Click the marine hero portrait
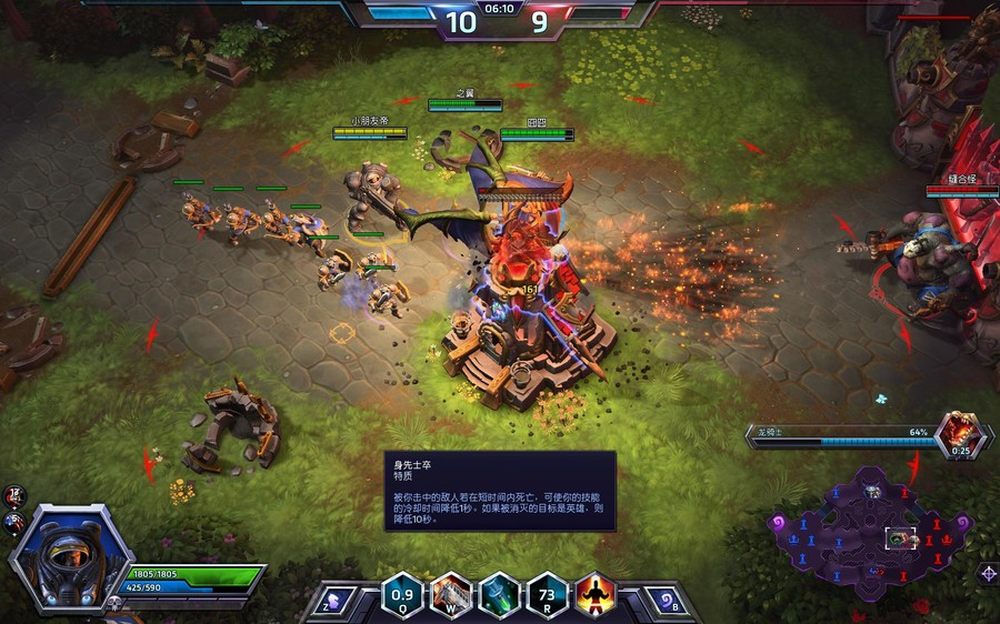This screenshot has width=1000, height=624. click(68, 555)
